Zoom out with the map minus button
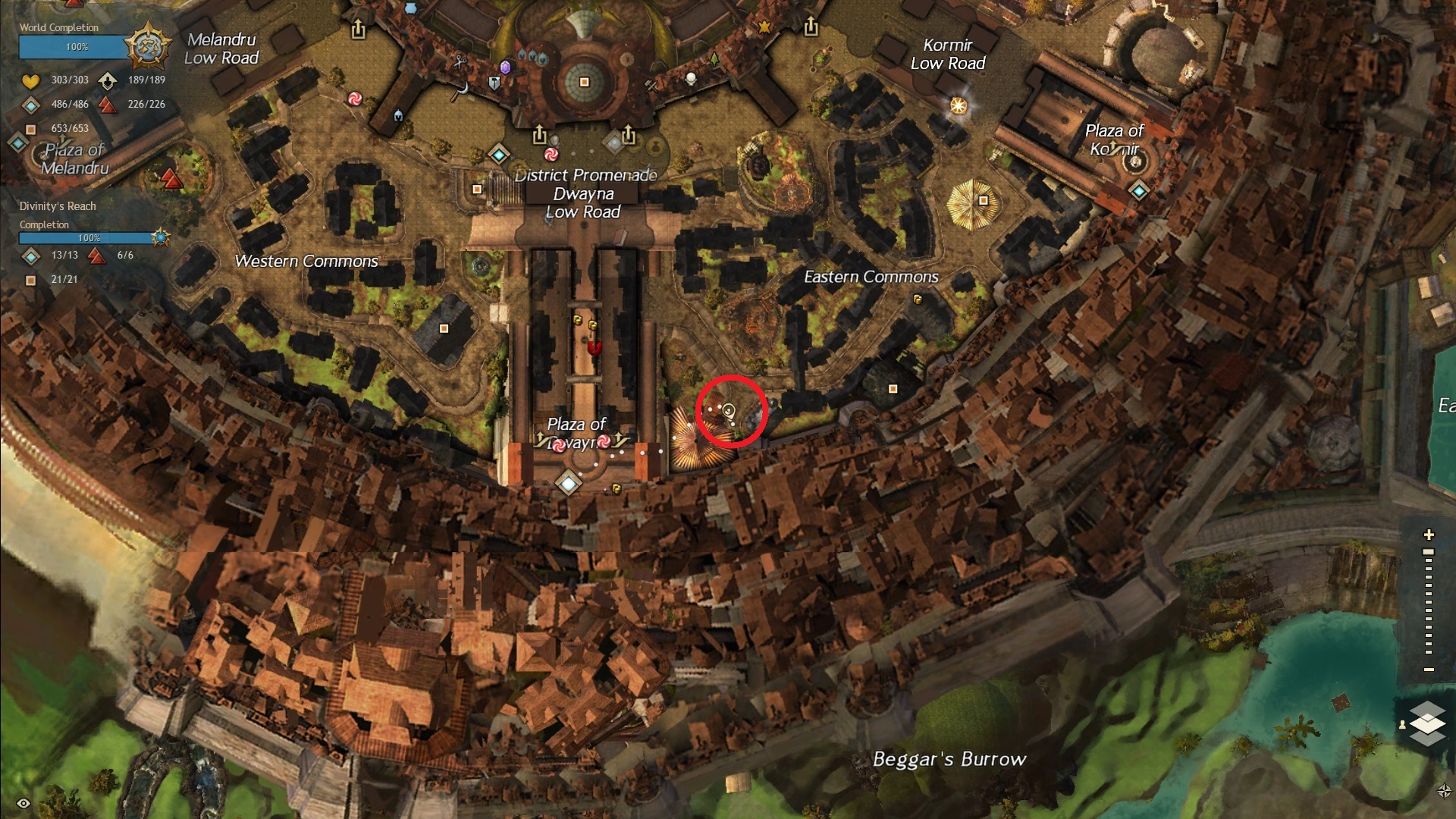This screenshot has width=1456, height=819. (1429, 670)
